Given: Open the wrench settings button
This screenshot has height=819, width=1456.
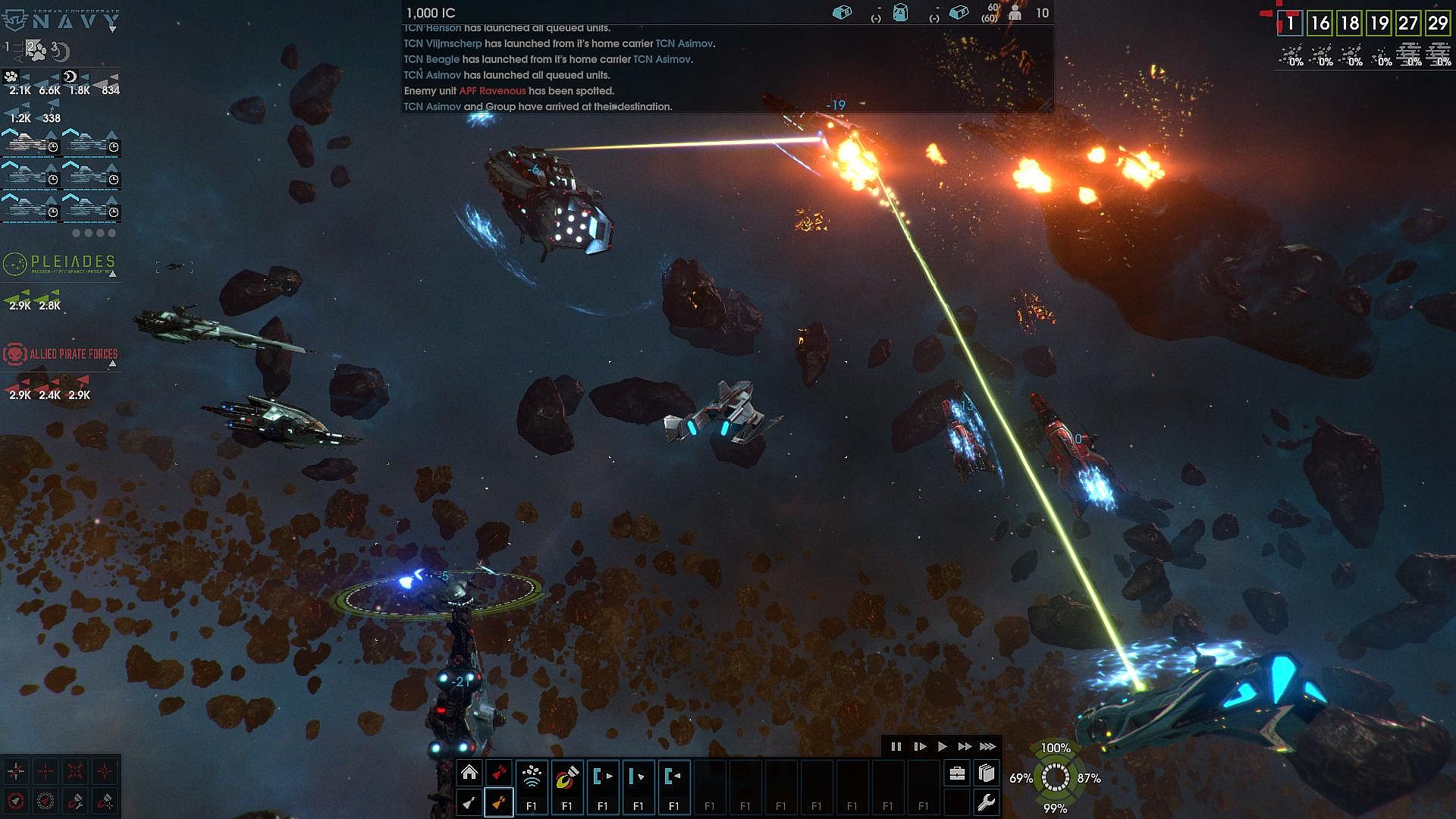Looking at the screenshot, I should pyautogui.click(x=986, y=802).
